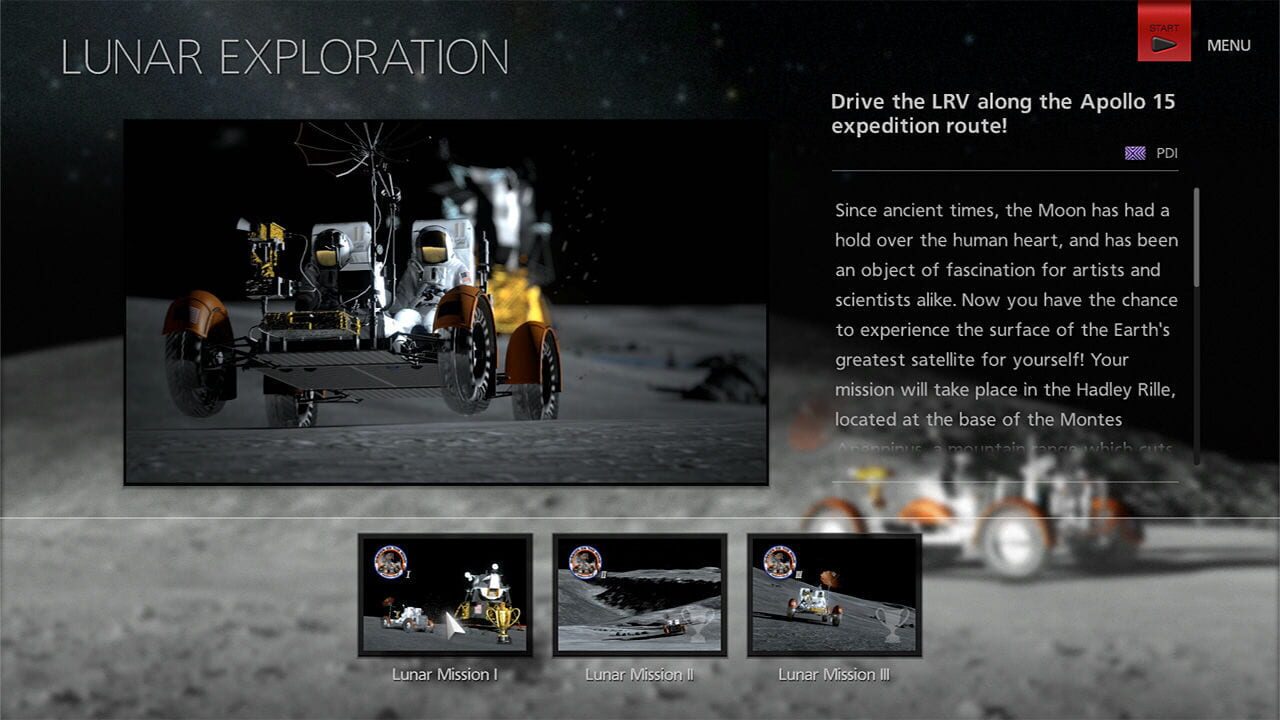
Task: Click the purple PDI developer badge
Action: (1133, 152)
